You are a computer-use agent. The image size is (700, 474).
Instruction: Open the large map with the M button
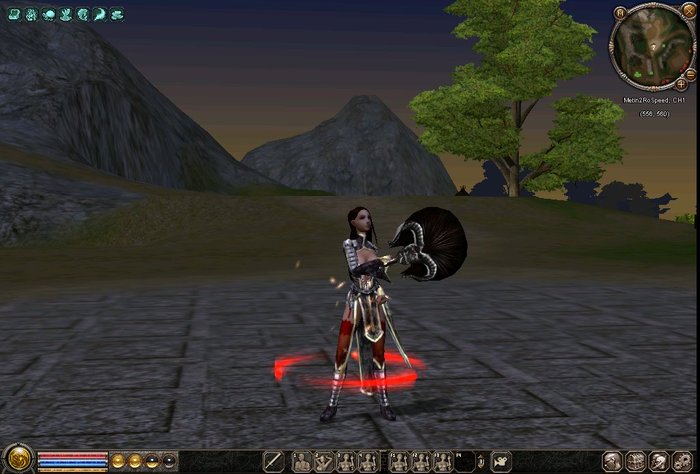[x=621, y=14]
